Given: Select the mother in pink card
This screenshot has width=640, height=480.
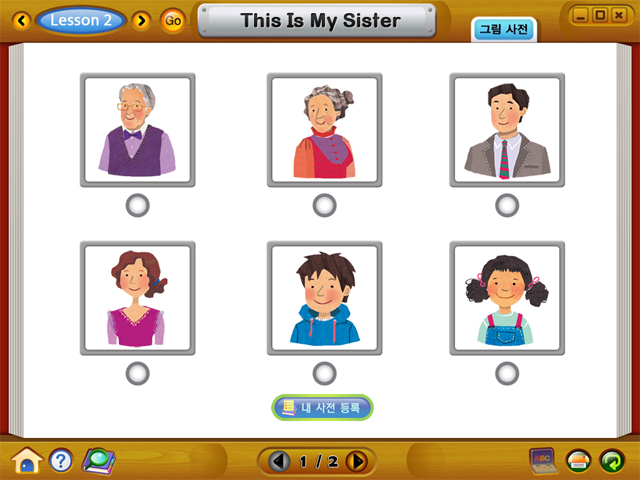Looking at the screenshot, I should [138, 297].
